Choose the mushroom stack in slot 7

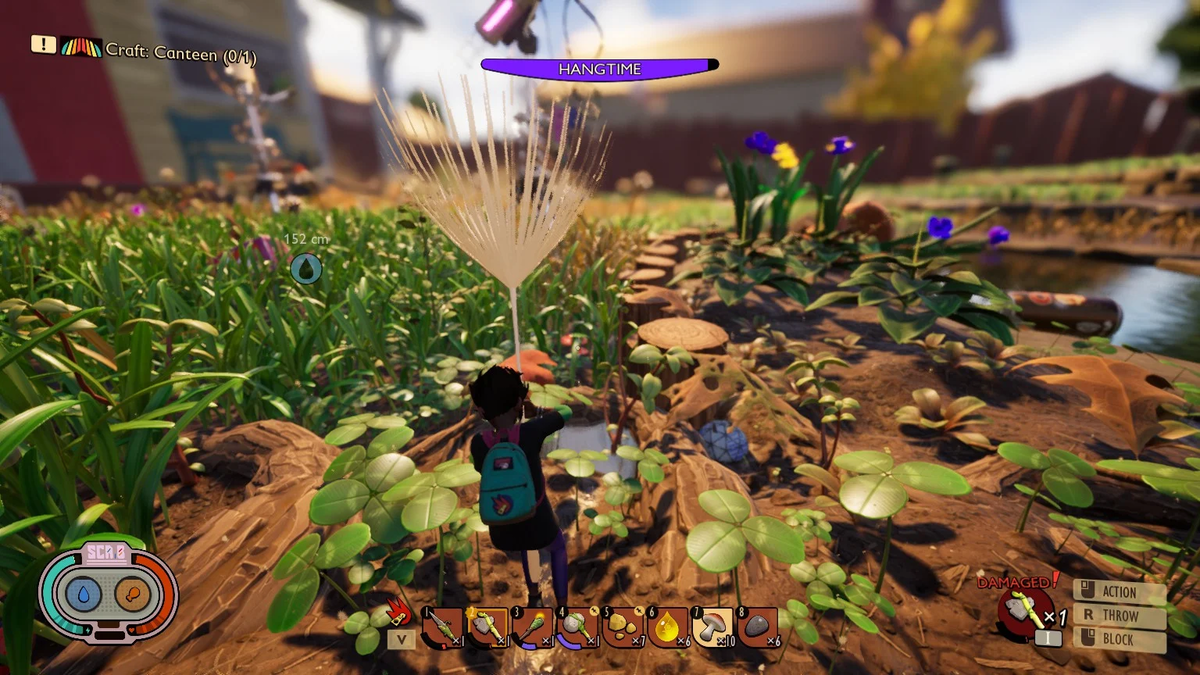click(x=712, y=627)
